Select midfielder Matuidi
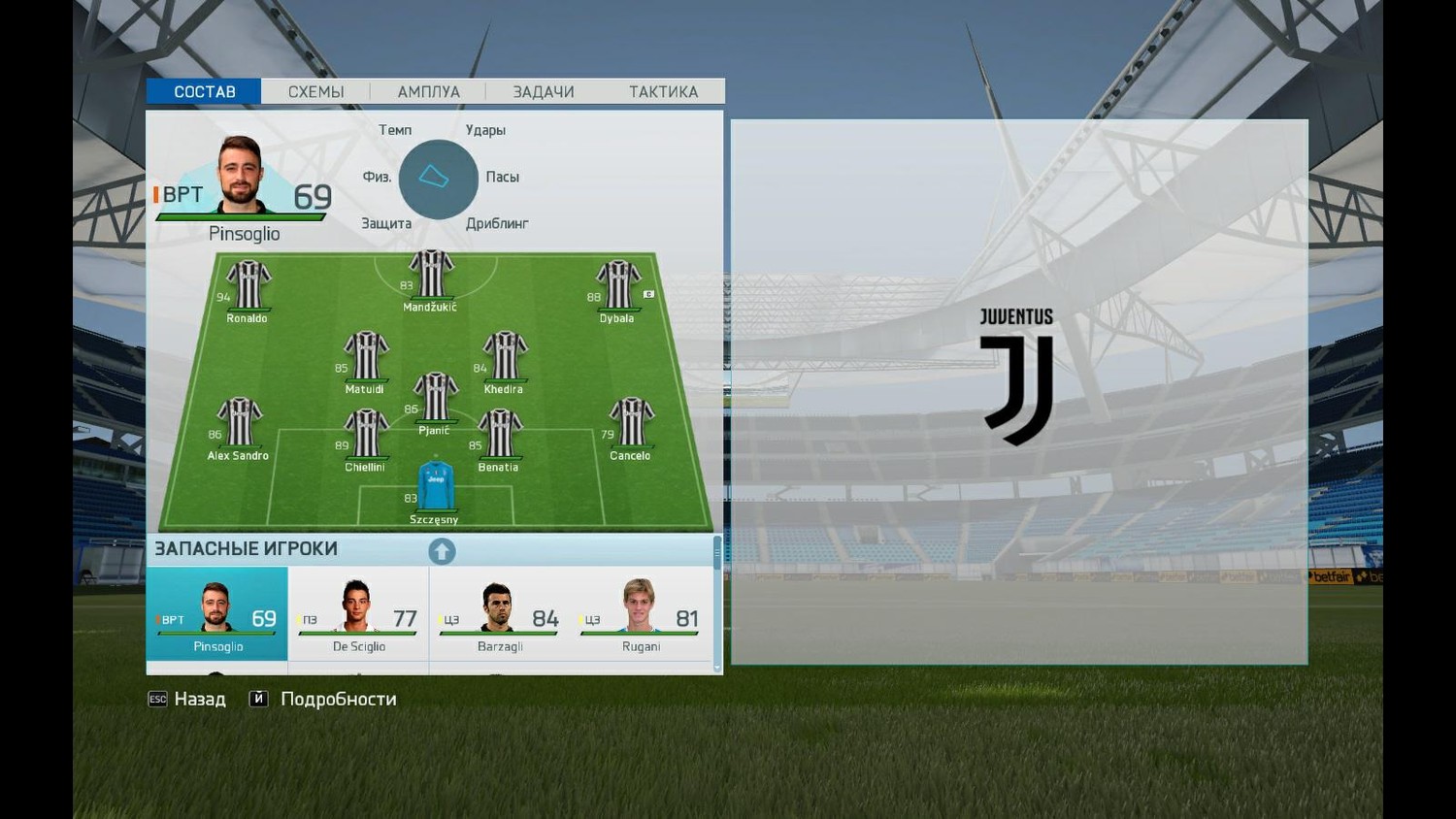Viewport: 1456px width, 819px height. tap(366, 356)
